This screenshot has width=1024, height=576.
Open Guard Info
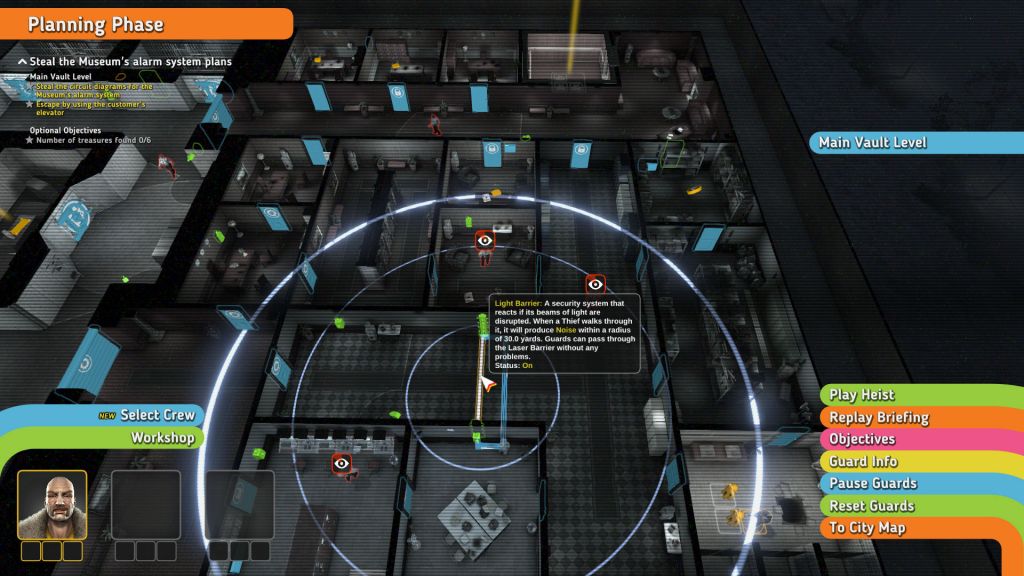coord(863,461)
